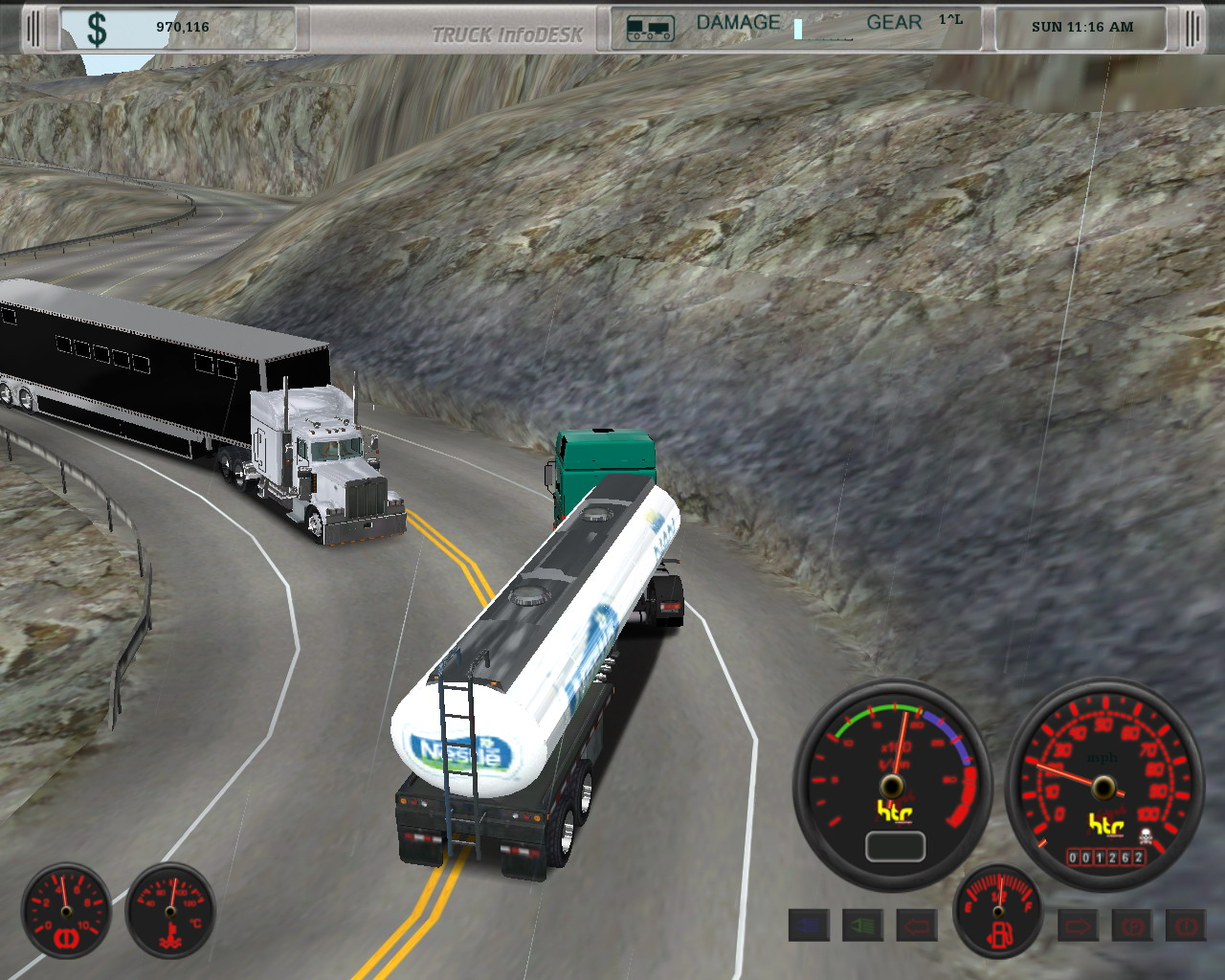Click the TRUCK InfoDESK label
The height and width of the screenshot is (980, 1225).
point(507,35)
